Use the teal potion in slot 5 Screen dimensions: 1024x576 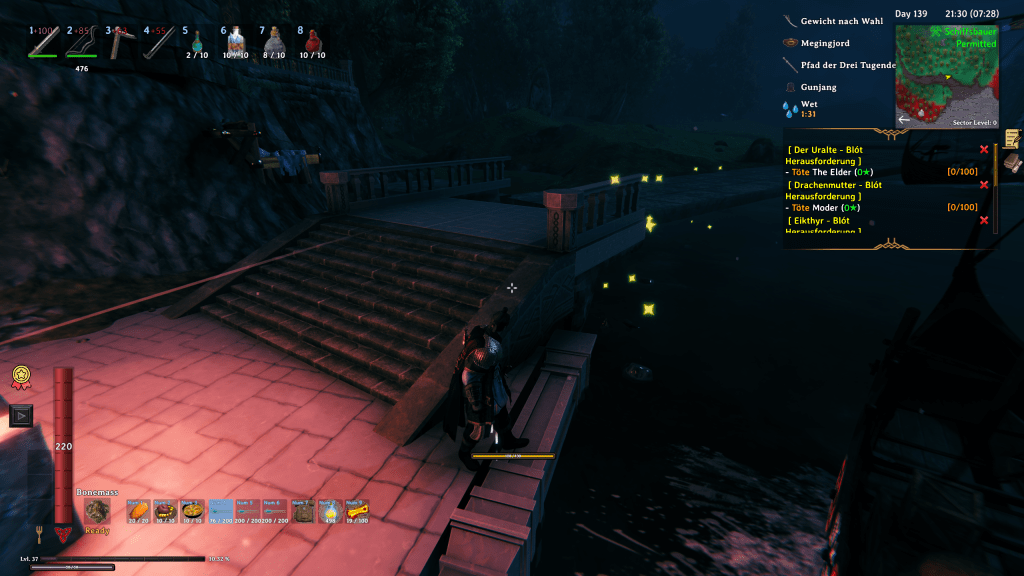pyautogui.click(x=197, y=41)
